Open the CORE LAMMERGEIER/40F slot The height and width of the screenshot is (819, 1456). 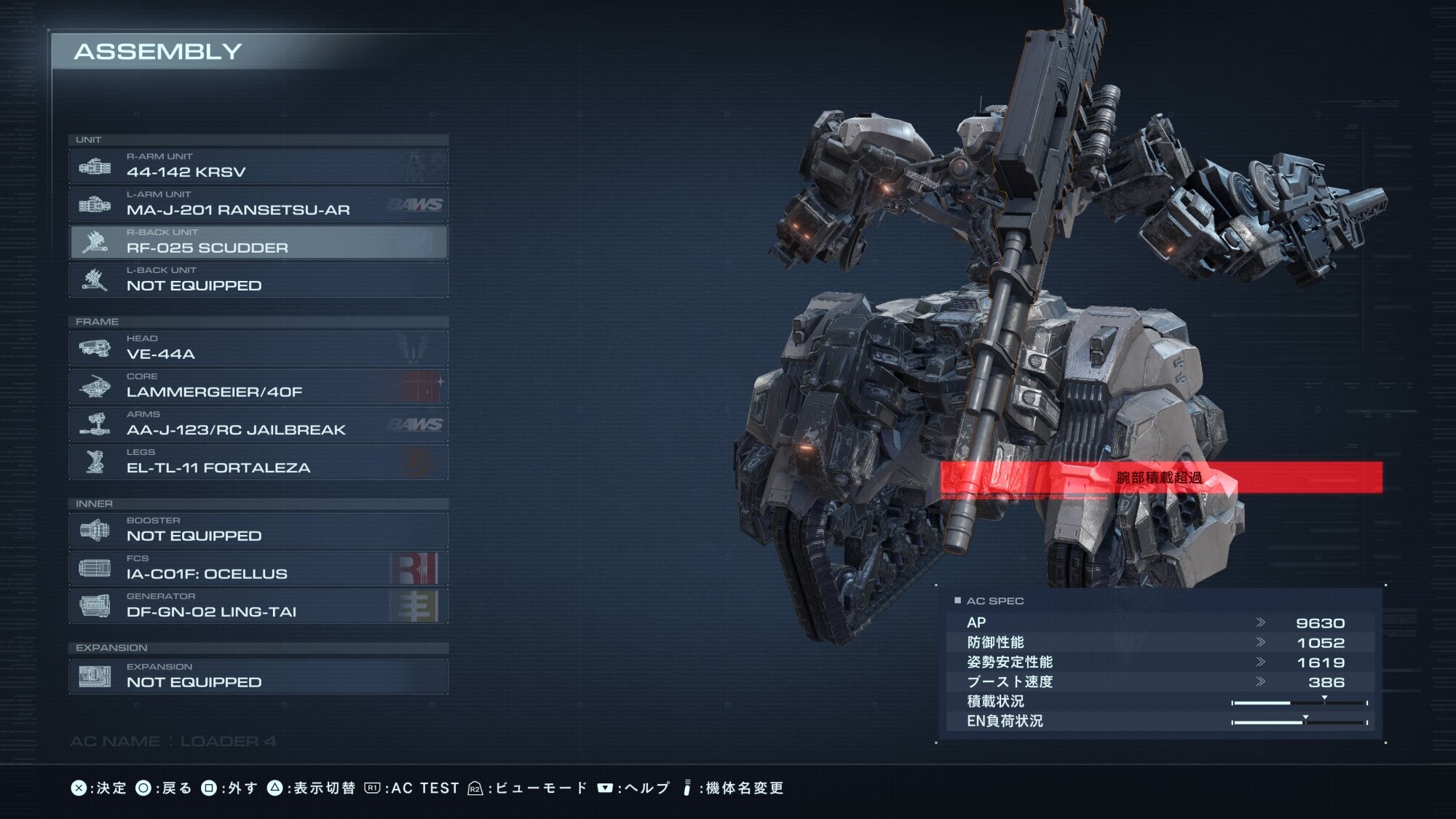[258, 387]
